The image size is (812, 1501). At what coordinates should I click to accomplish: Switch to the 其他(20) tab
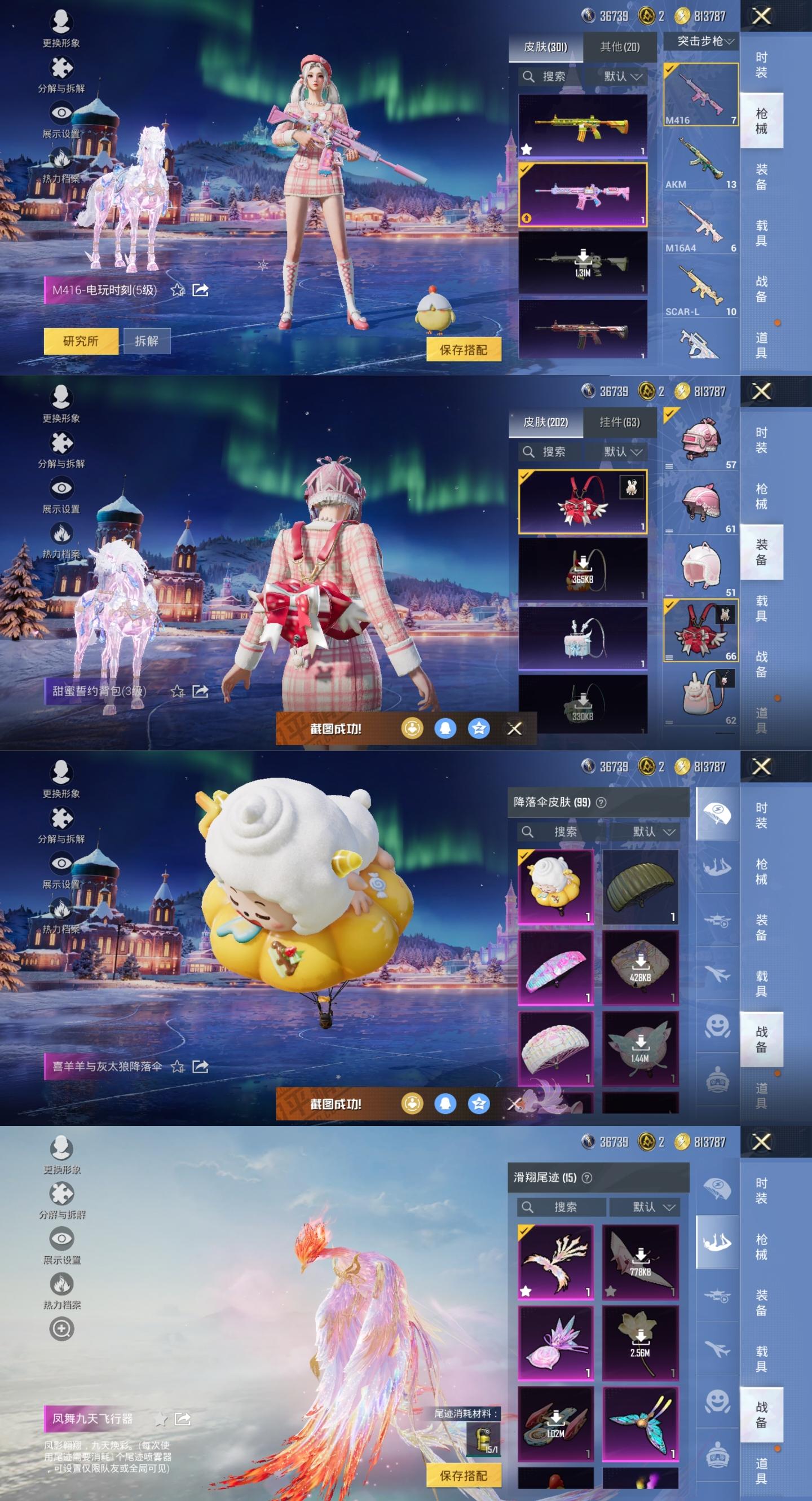tap(619, 47)
